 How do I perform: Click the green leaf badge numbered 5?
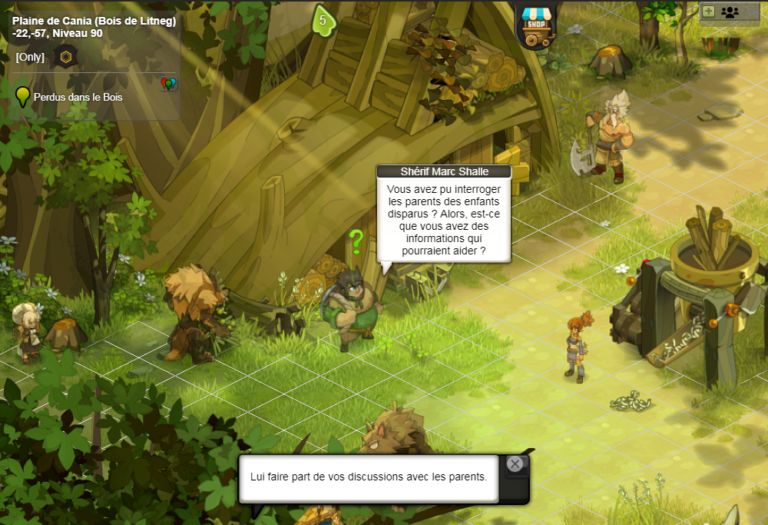(x=322, y=20)
